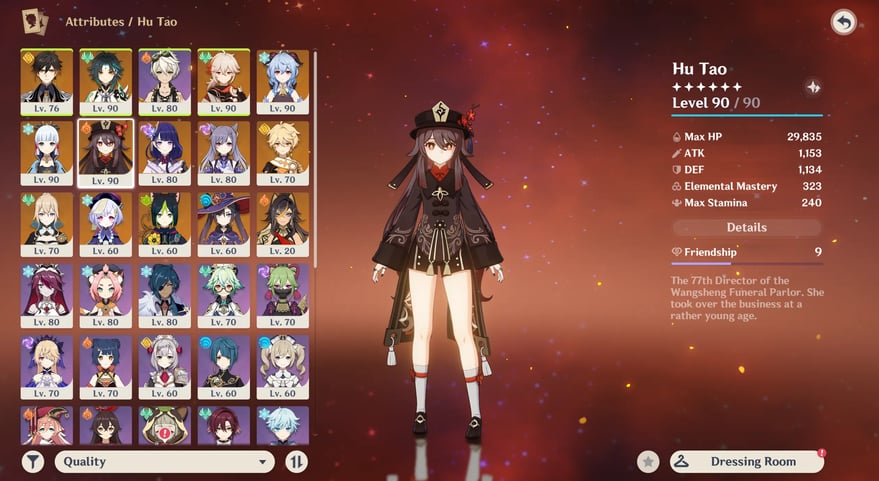Click the sparkle icon beside Hu Tao's name
This screenshot has width=879, height=481.
813,87
